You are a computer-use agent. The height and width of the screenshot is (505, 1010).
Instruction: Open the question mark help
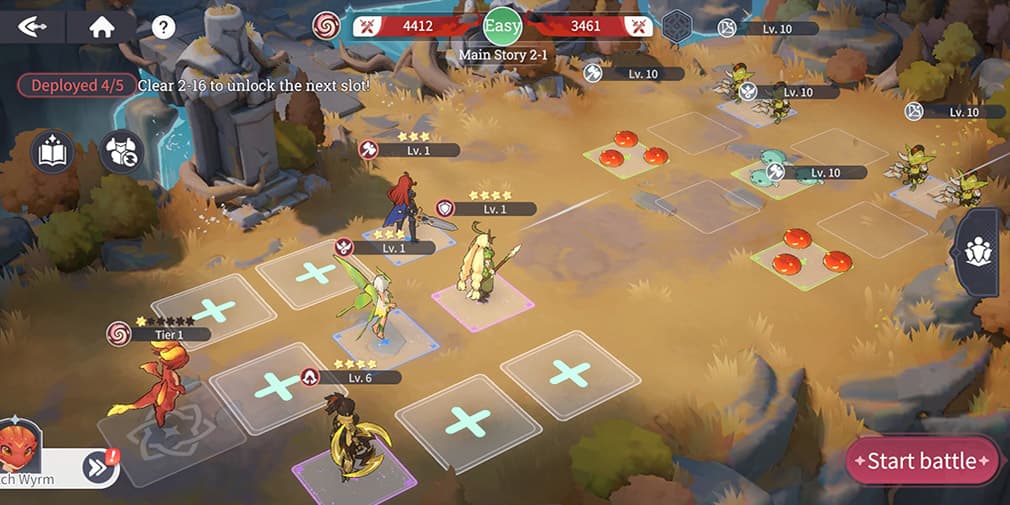tap(163, 27)
